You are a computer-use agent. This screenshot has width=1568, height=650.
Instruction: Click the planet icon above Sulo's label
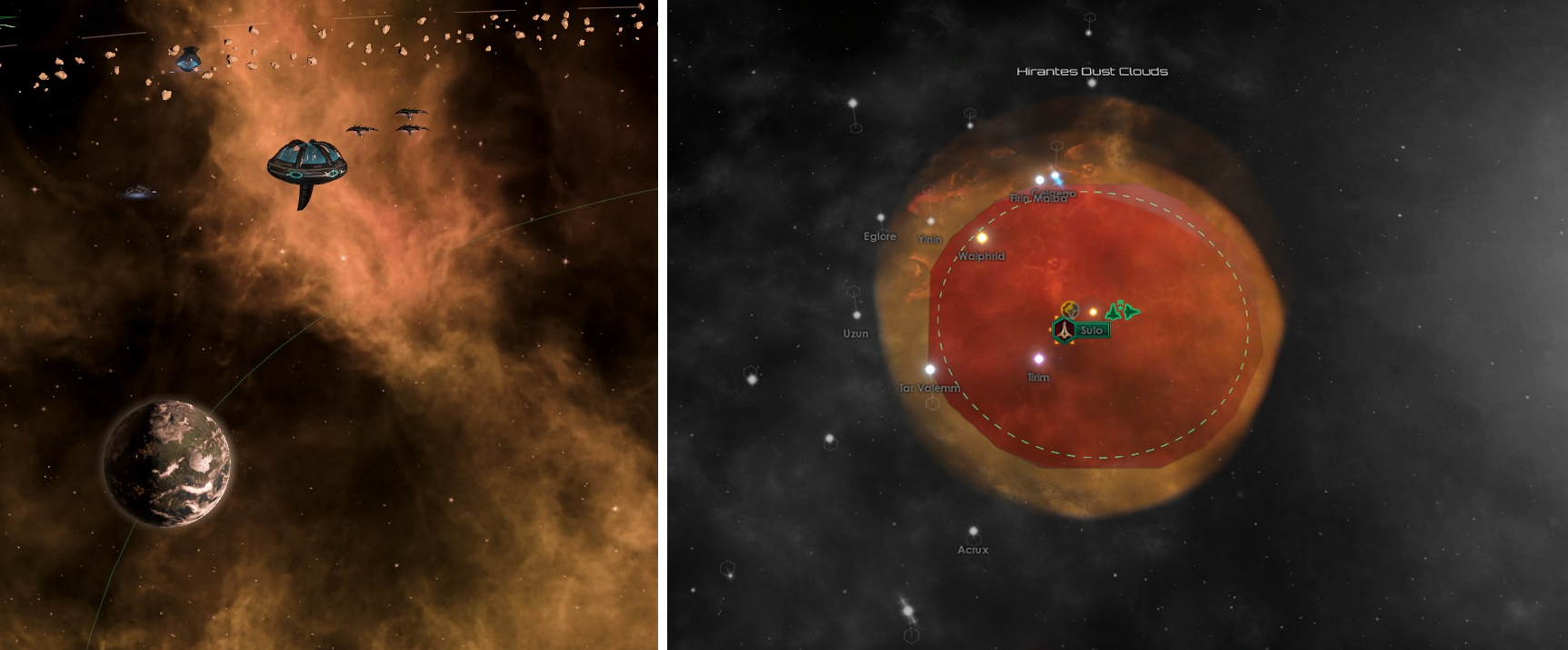coord(1071,311)
